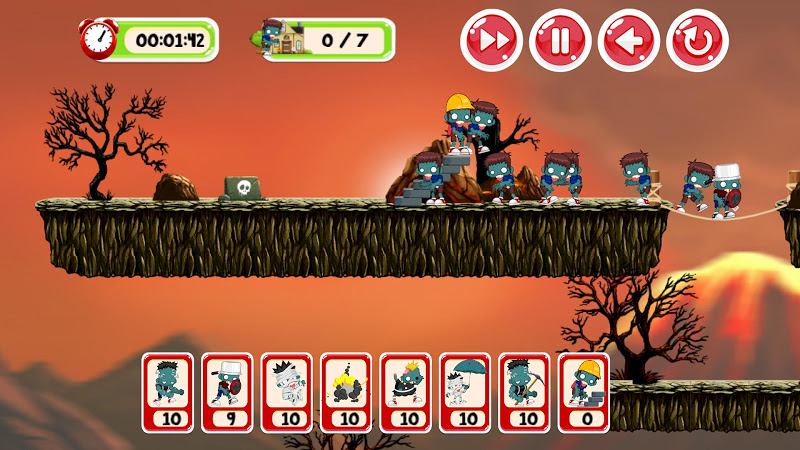
Task: Pause the game
Action: 560,40
